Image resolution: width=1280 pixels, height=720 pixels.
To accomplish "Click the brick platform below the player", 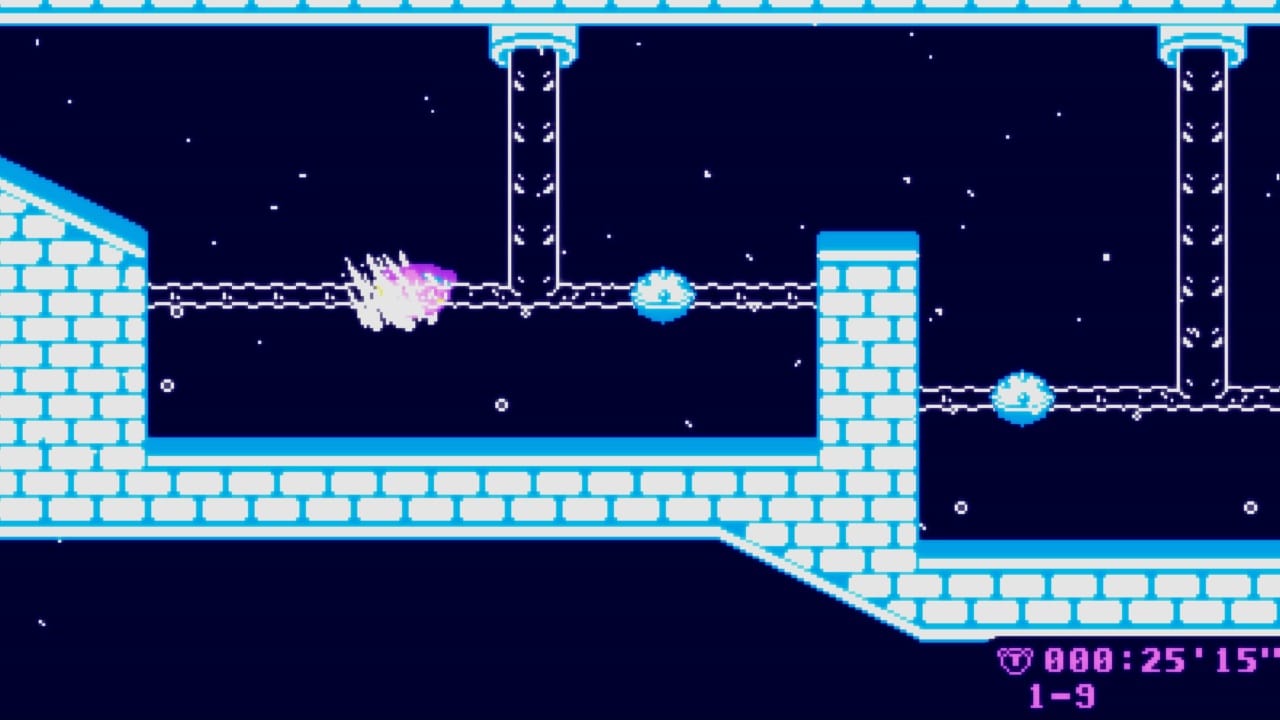I will point(450,490).
